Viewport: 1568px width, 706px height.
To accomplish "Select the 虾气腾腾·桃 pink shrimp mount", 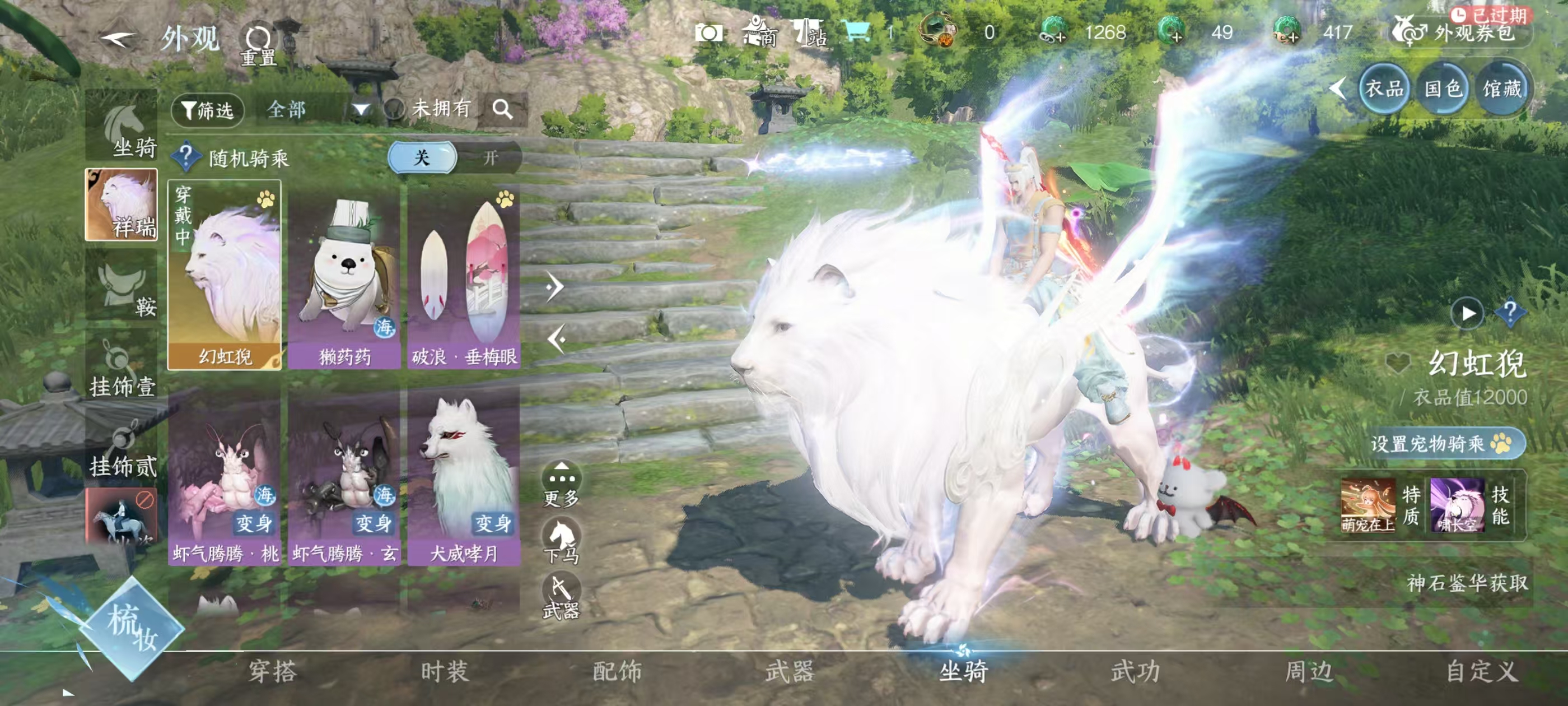I will 225,476.
